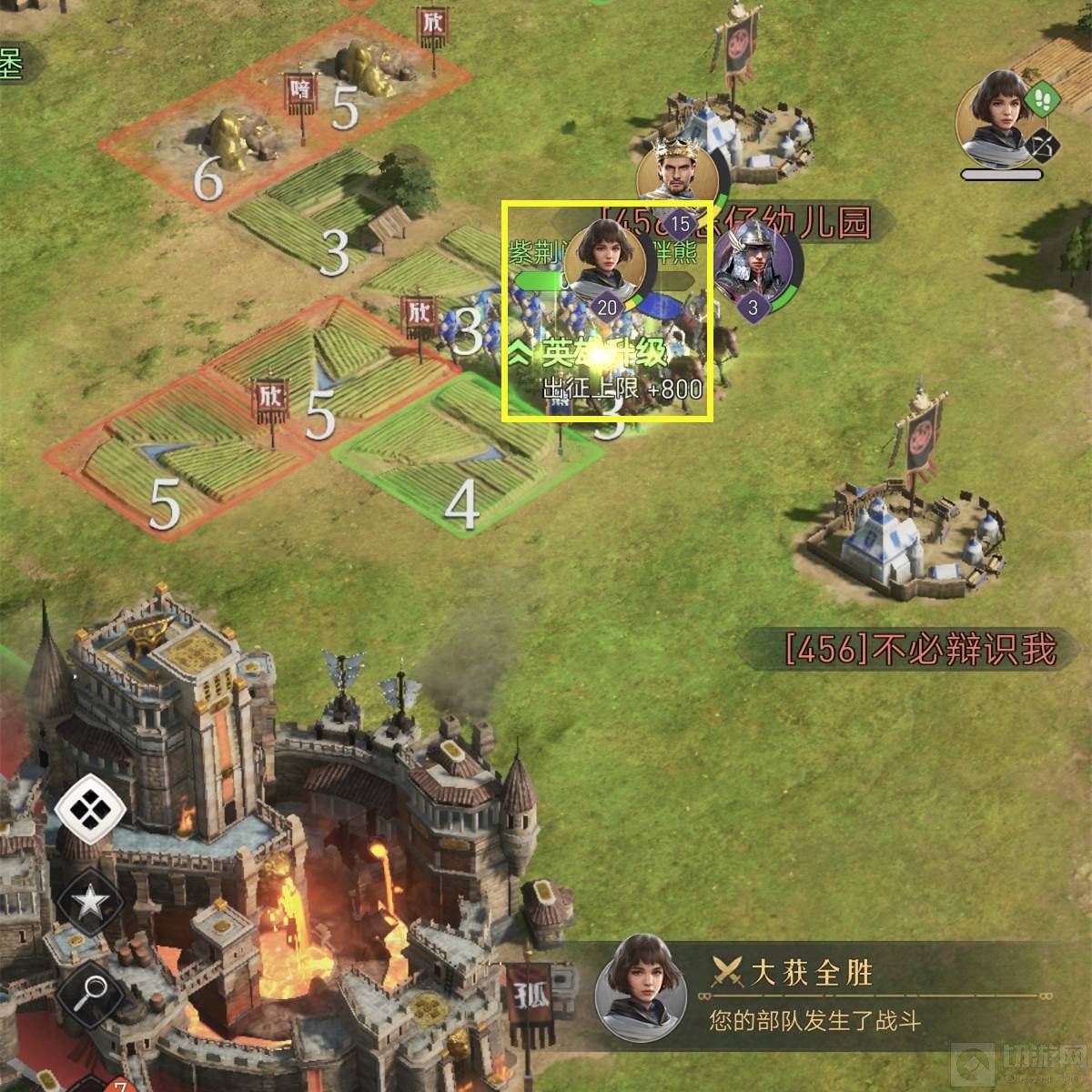This screenshot has width=1092, height=1092.
Task: Open the star favorites button
Action: click(x=90, y=902)
